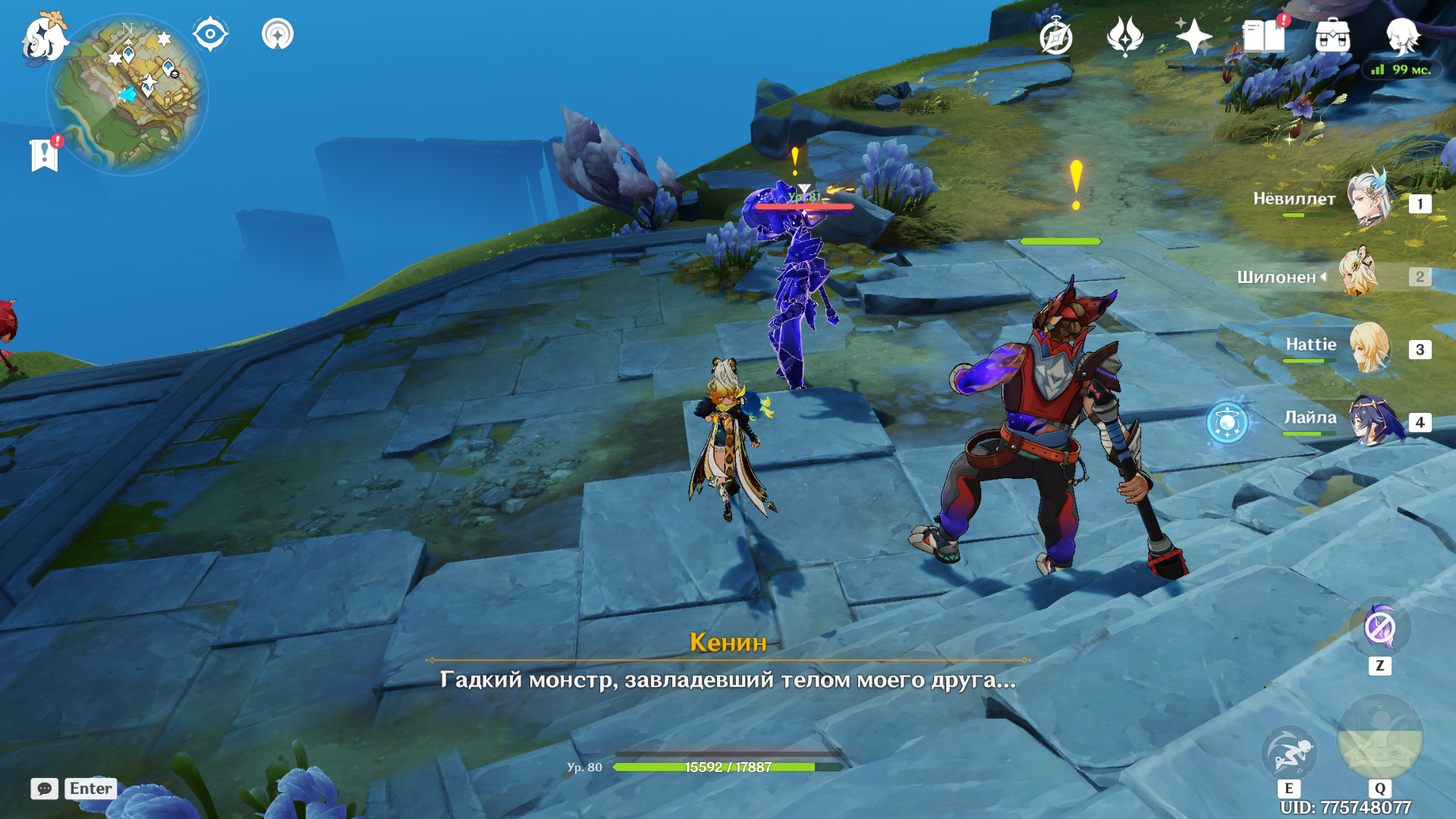Screen dimensions: 1456x819
Task: Open the co-op signal icon
Action: [278, 34]
